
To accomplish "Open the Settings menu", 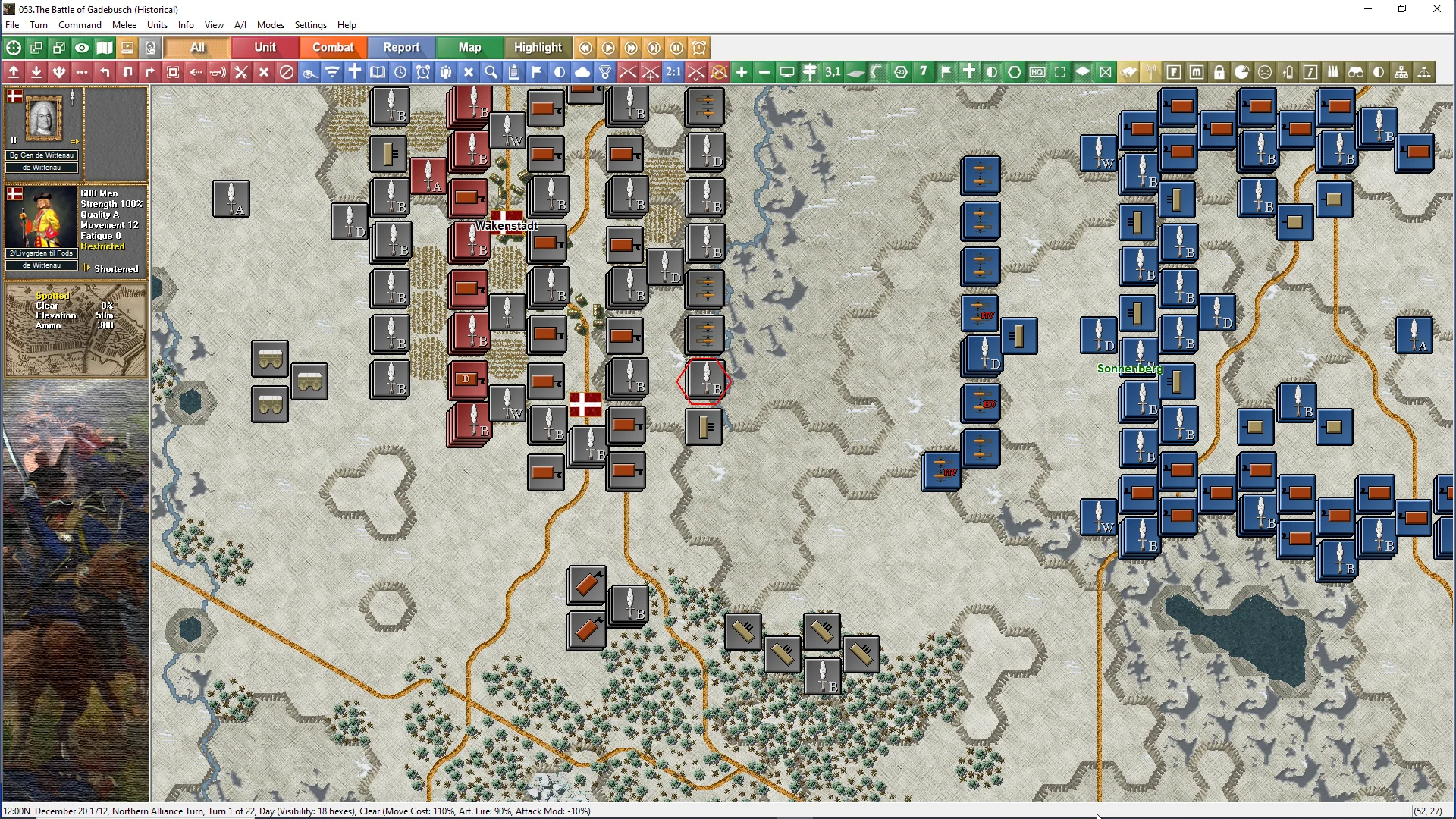I will 310,25.
